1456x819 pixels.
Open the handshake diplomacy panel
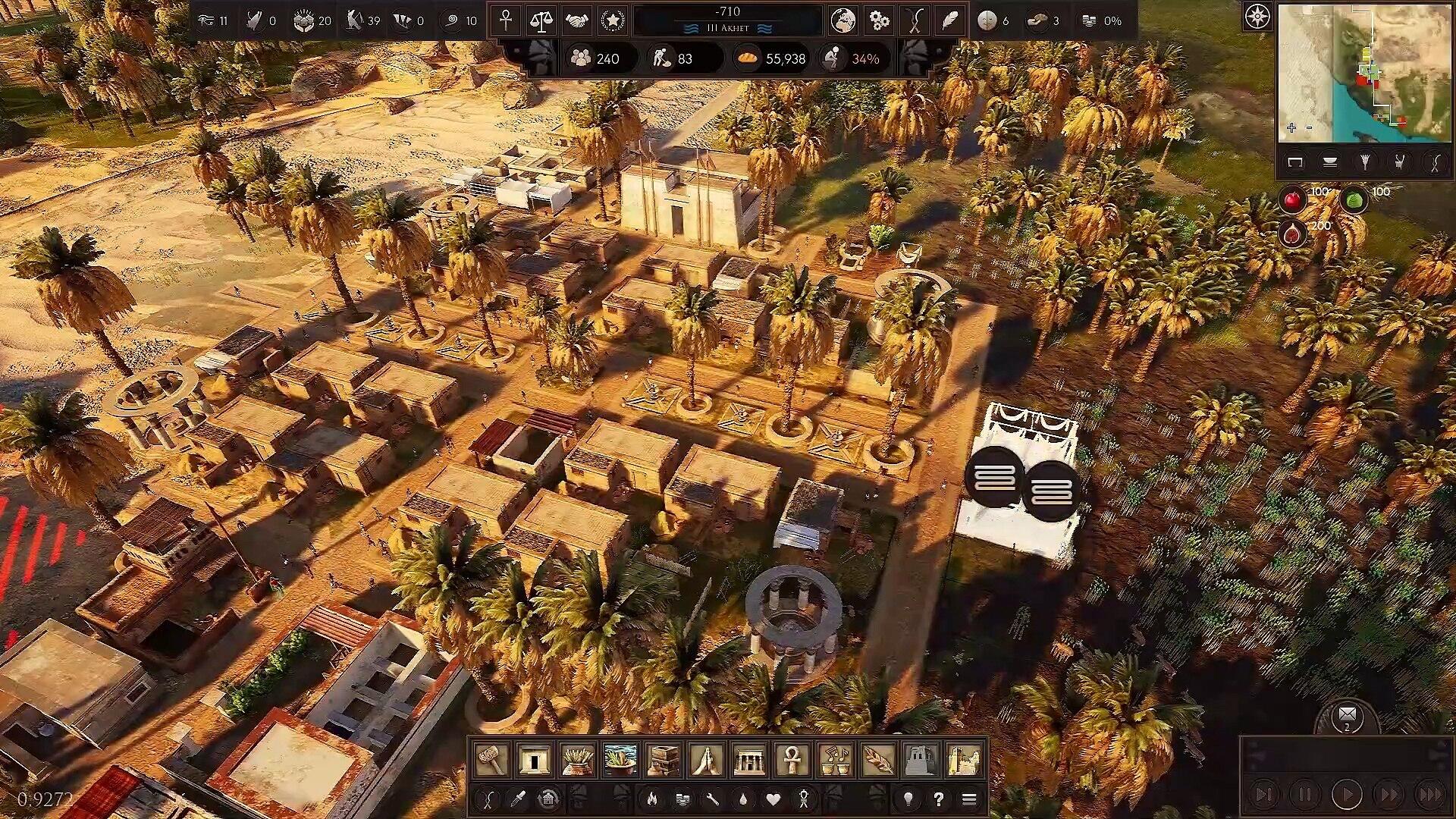tap(576, 20)
